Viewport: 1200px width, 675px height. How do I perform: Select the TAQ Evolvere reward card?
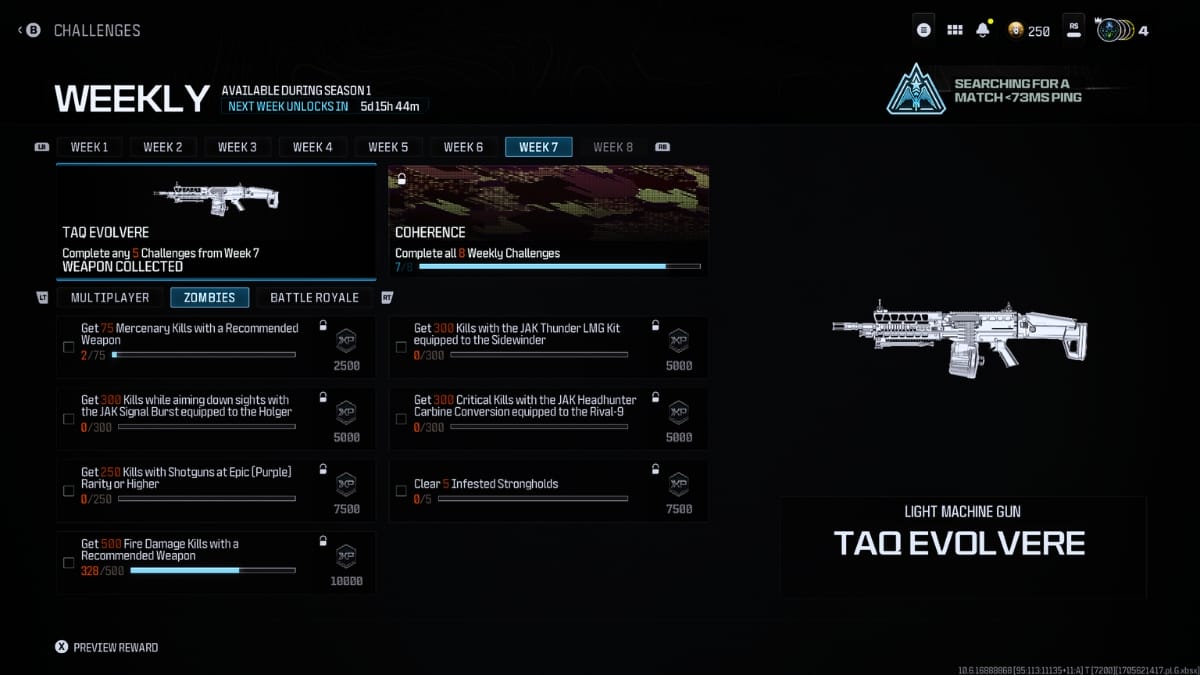[x=216, y=221]
